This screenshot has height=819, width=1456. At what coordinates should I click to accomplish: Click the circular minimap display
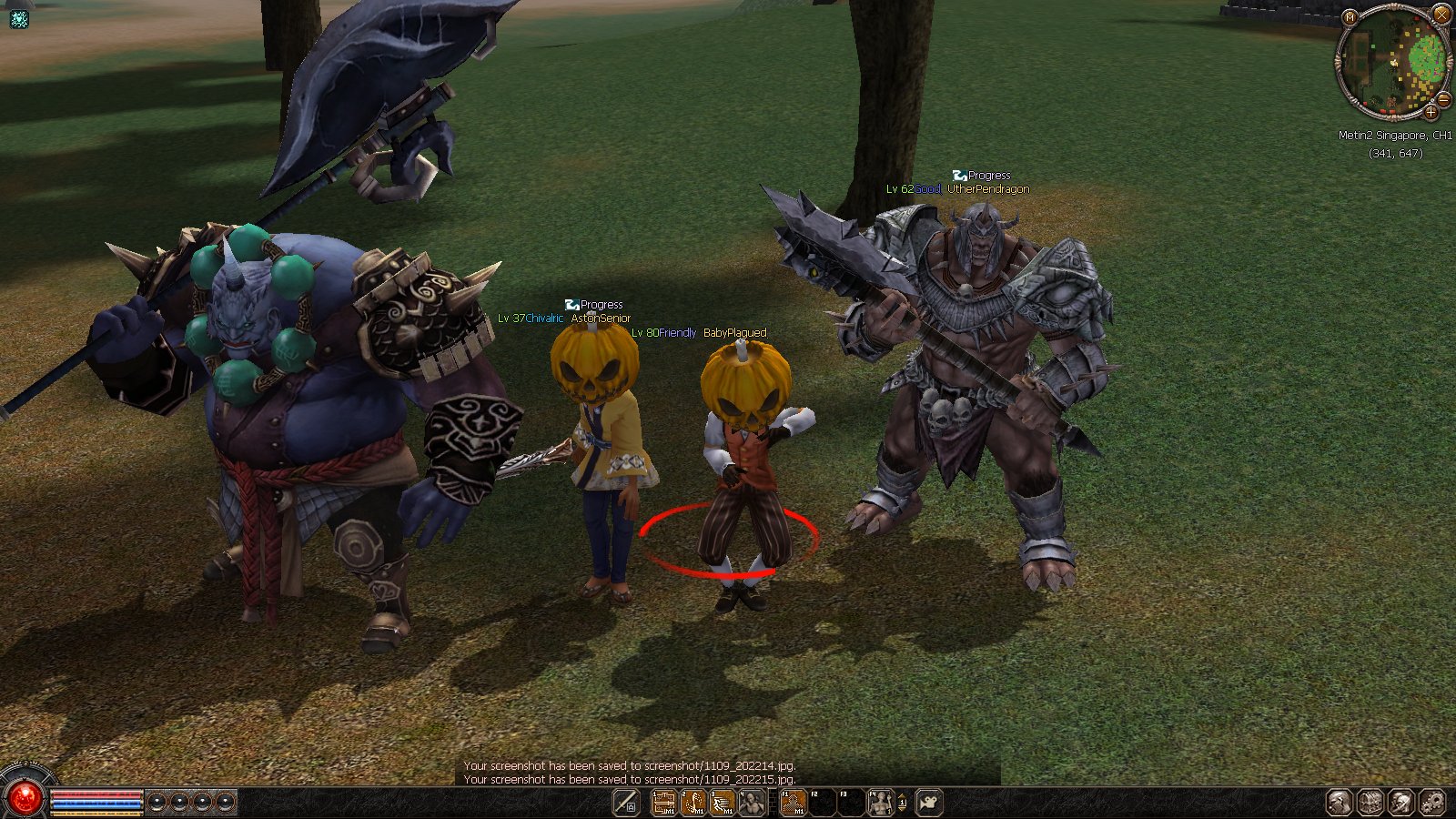[1392, 62]
